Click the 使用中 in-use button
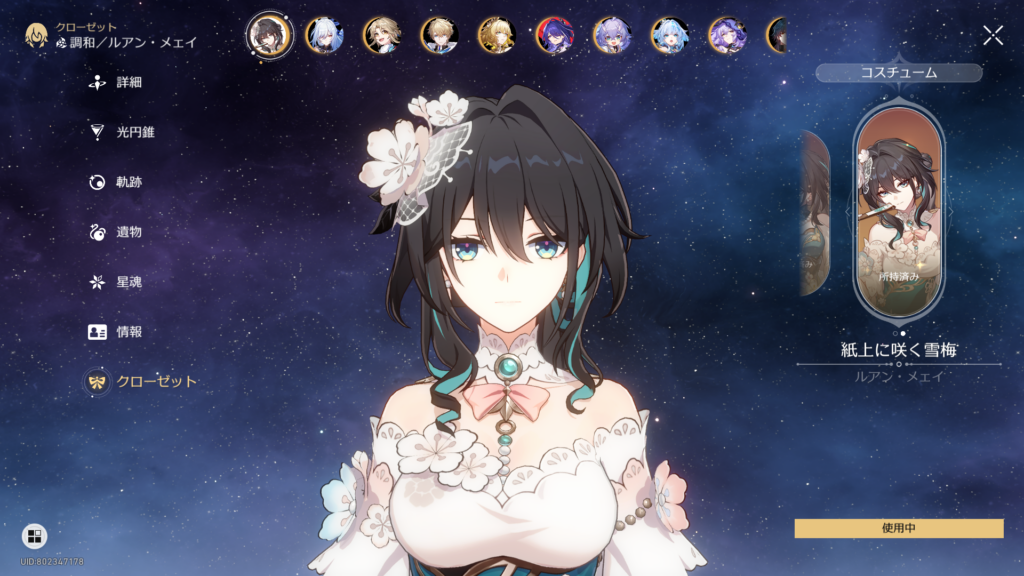 [x=898, y=528]
